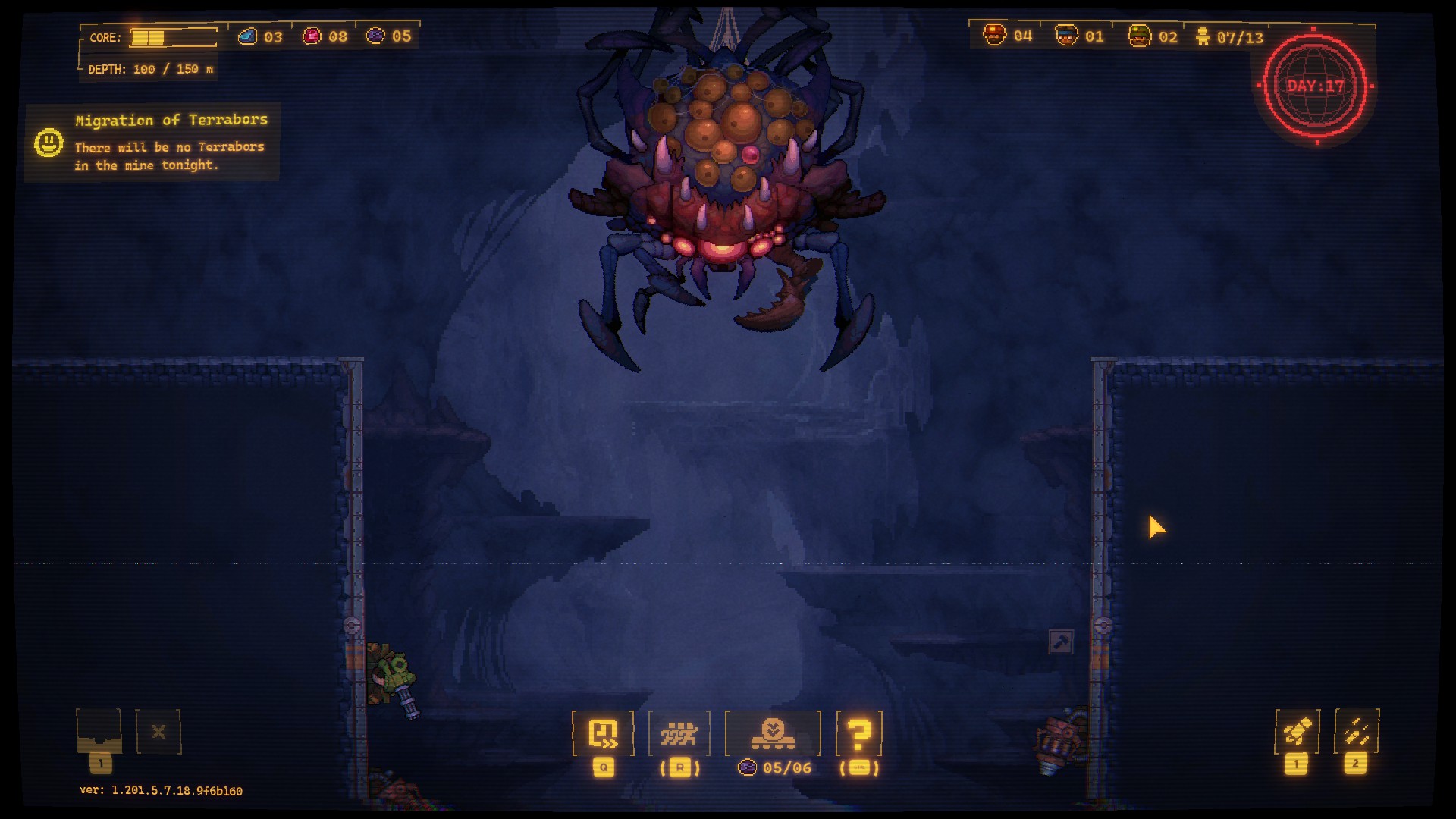1456x819 pixels.
Task: Select the half-filled slot in the lower-left
Action: pyautogui.click(x=99, y=731)
